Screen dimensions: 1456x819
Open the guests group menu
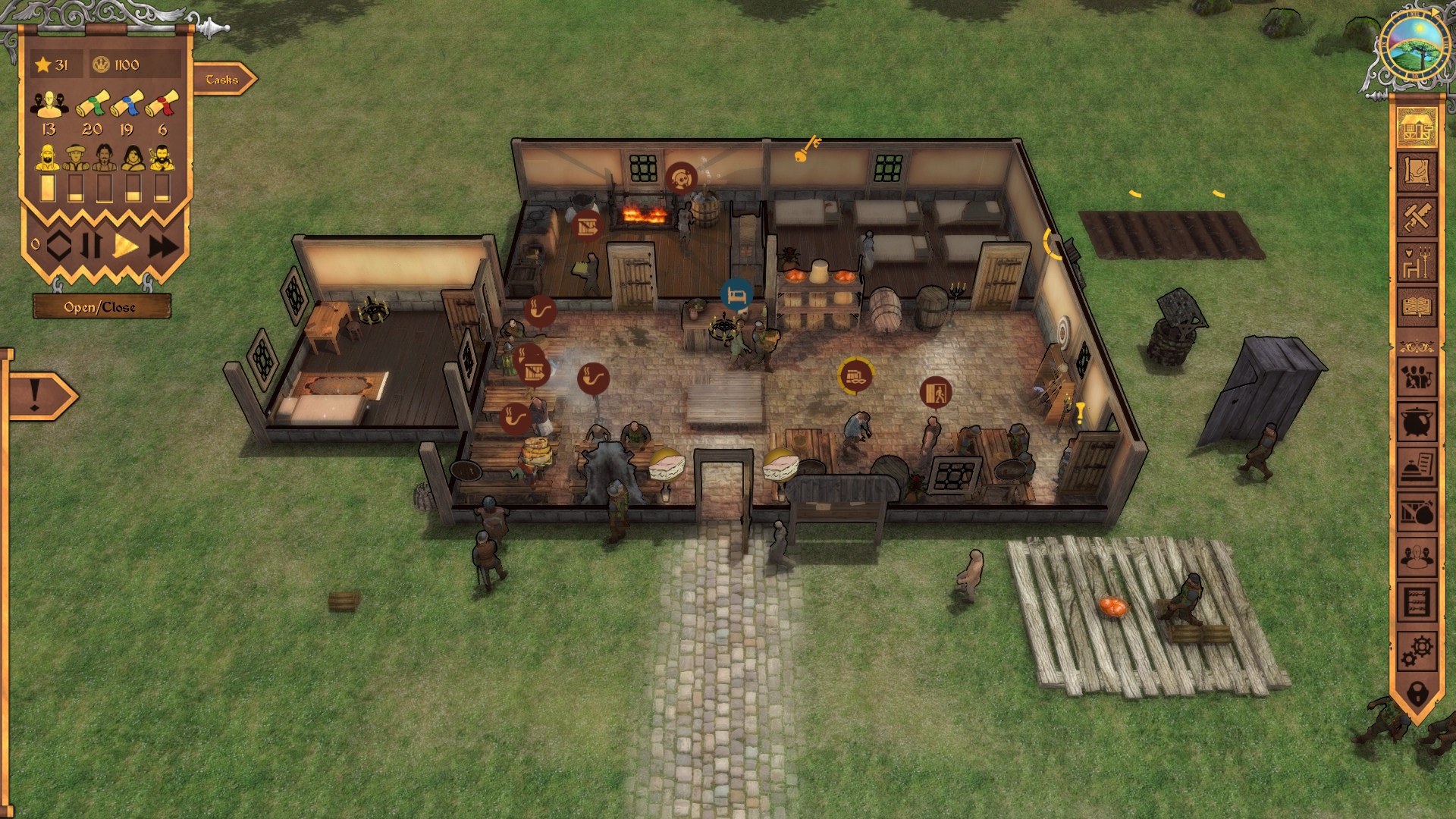click(x=1417, y=558)
